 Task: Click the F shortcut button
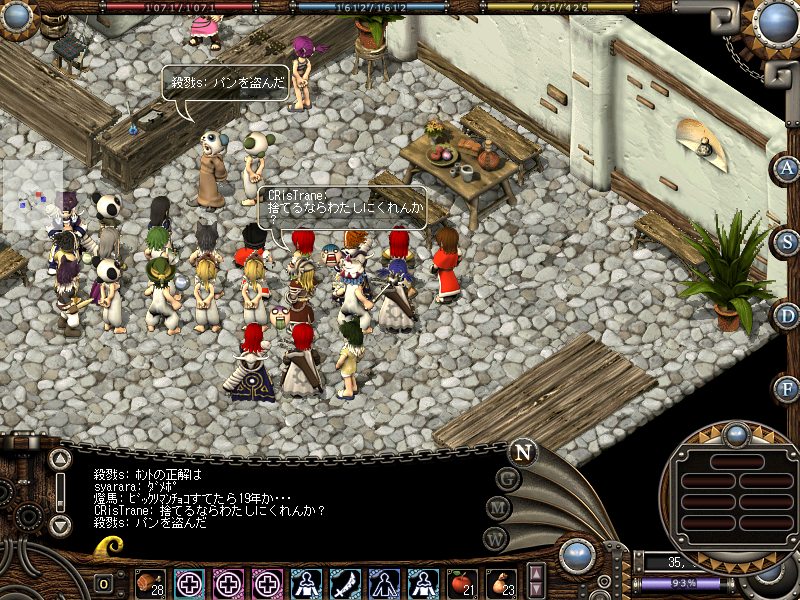click(x=786, y=388)
